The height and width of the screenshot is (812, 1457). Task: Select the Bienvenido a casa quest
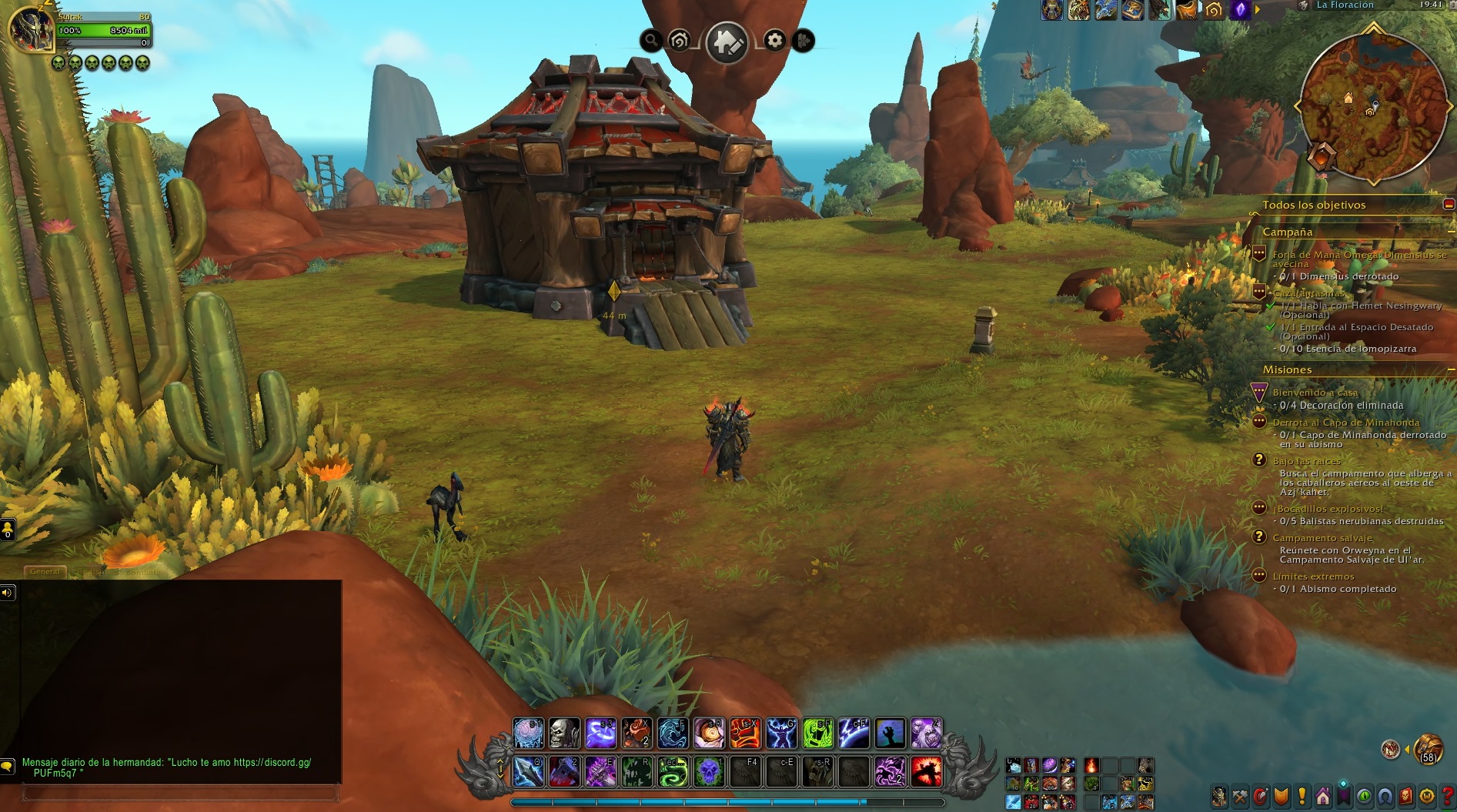coord(1315,393)
